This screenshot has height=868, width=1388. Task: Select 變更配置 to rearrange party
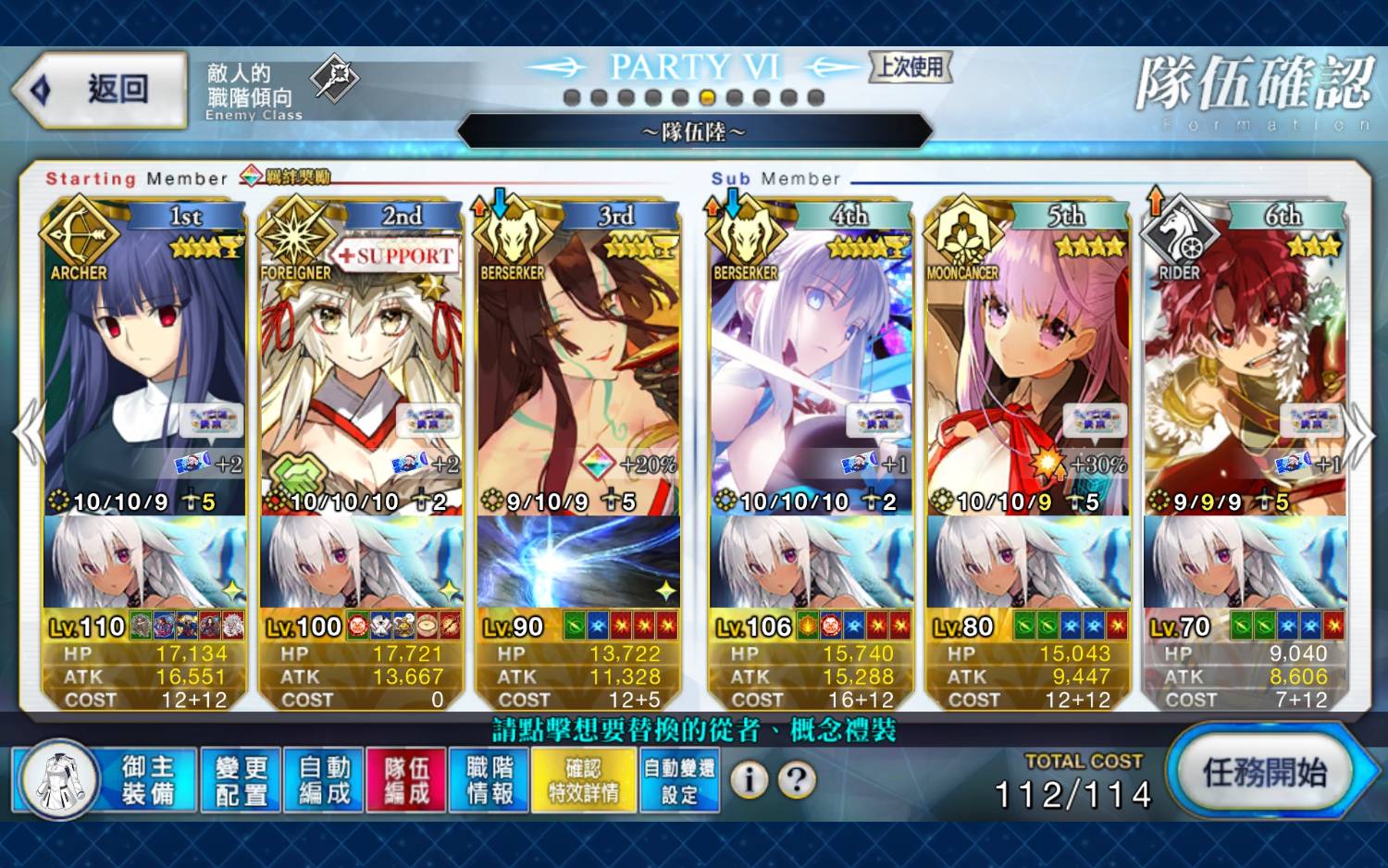[241, 780]
